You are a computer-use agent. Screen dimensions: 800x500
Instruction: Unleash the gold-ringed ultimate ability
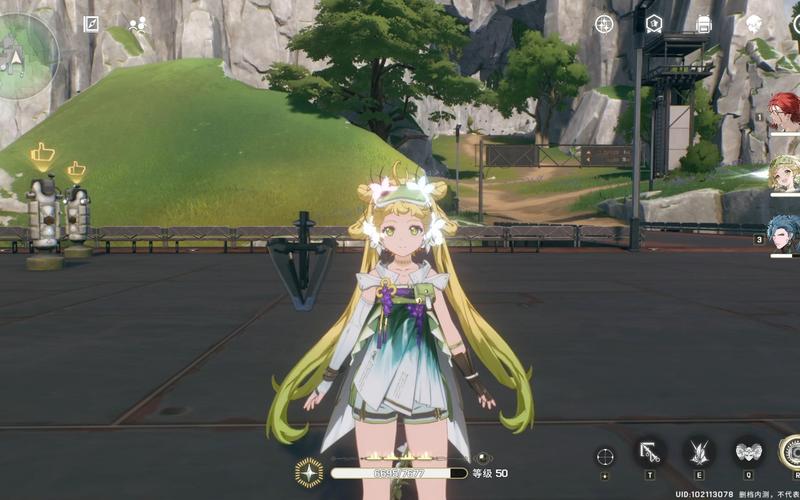click(790, 452)
